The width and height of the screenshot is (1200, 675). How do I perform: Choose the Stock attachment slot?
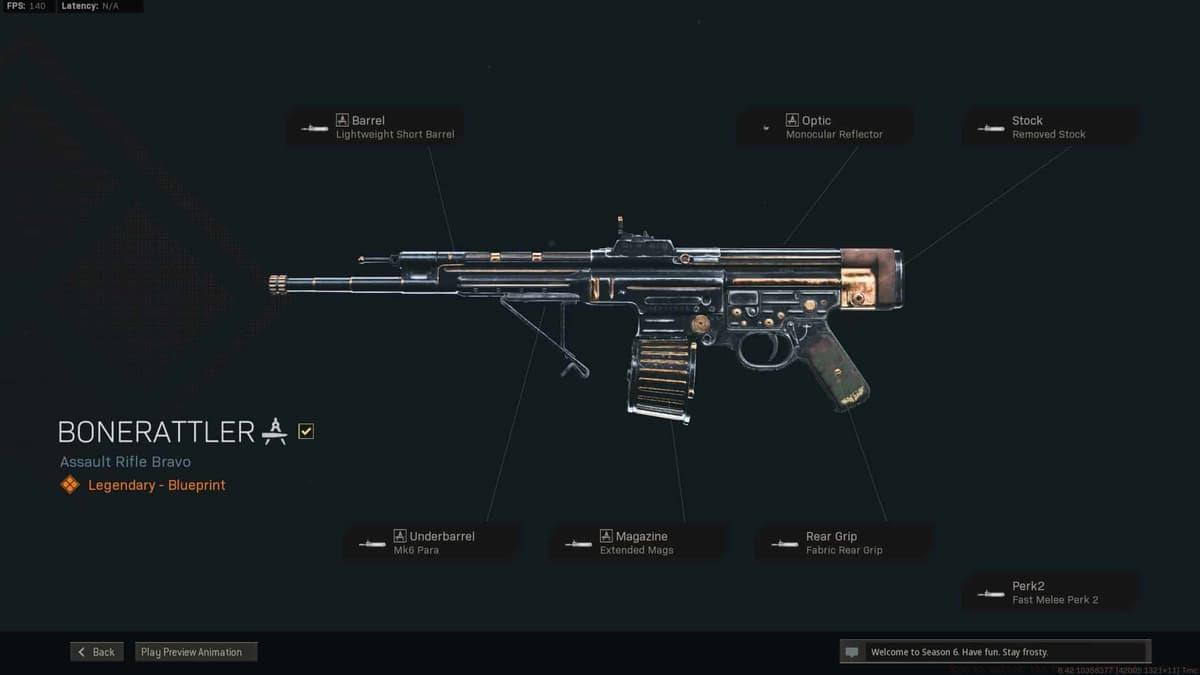(x=1049, y=127)
